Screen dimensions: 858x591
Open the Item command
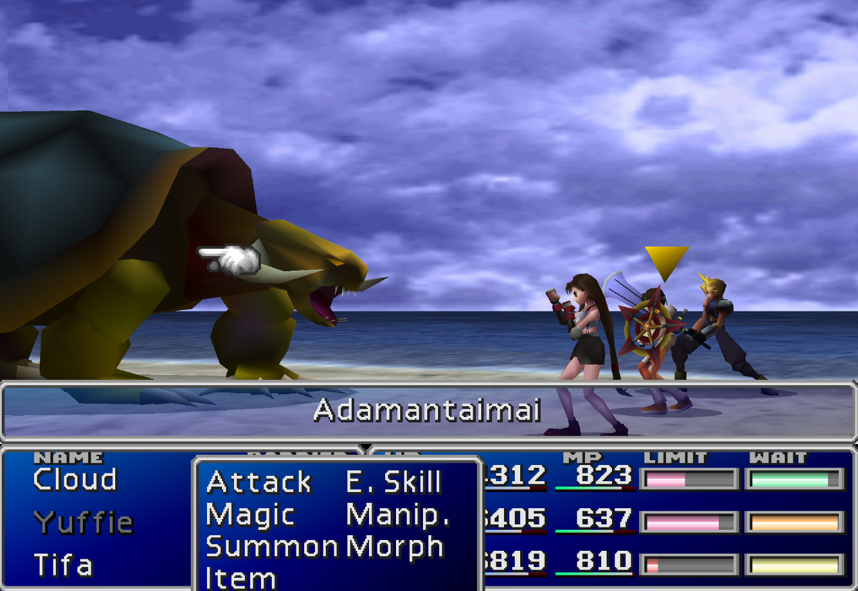(x=240, y=577)
